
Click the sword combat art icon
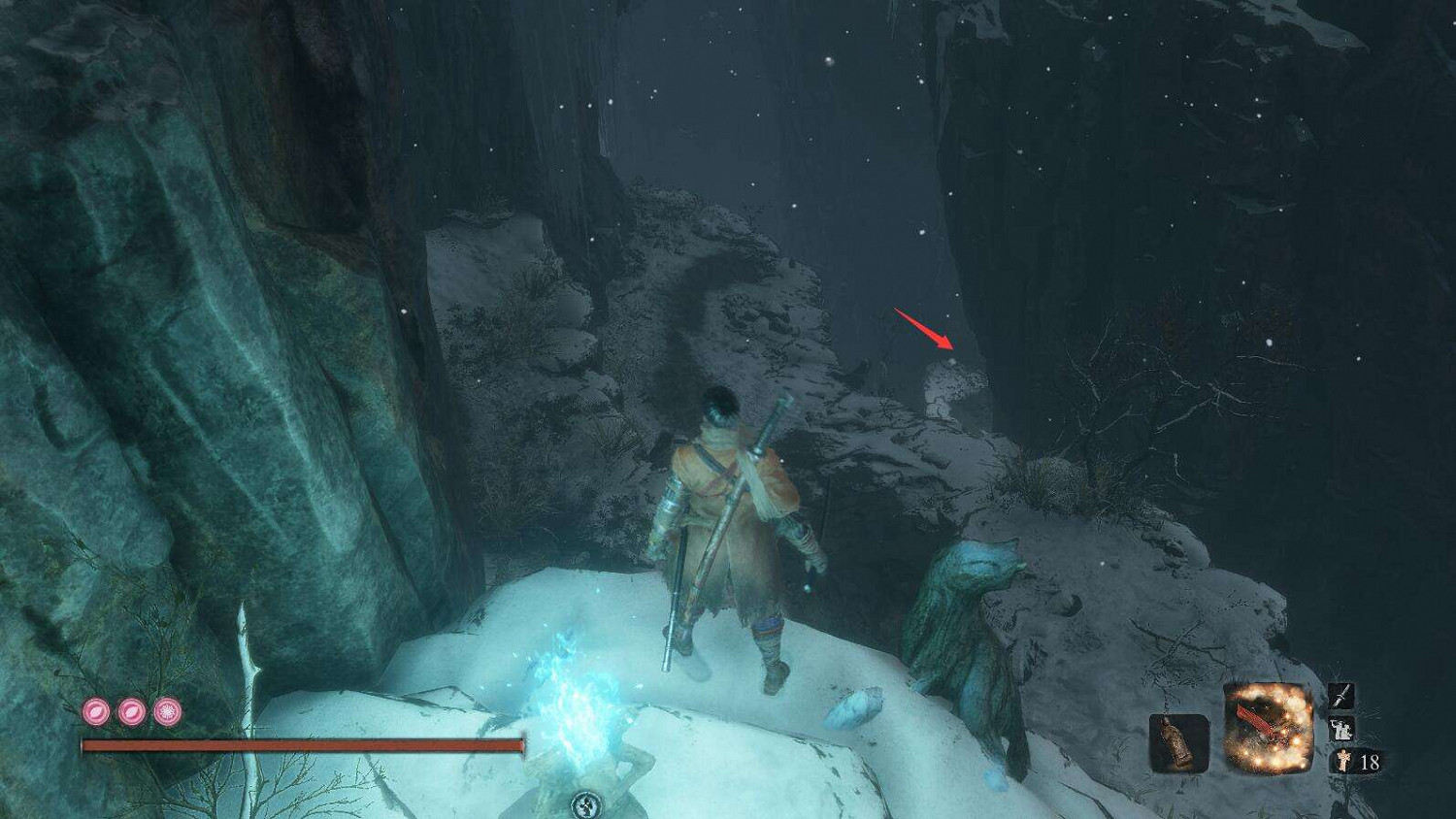click(x=1340, y=697)
